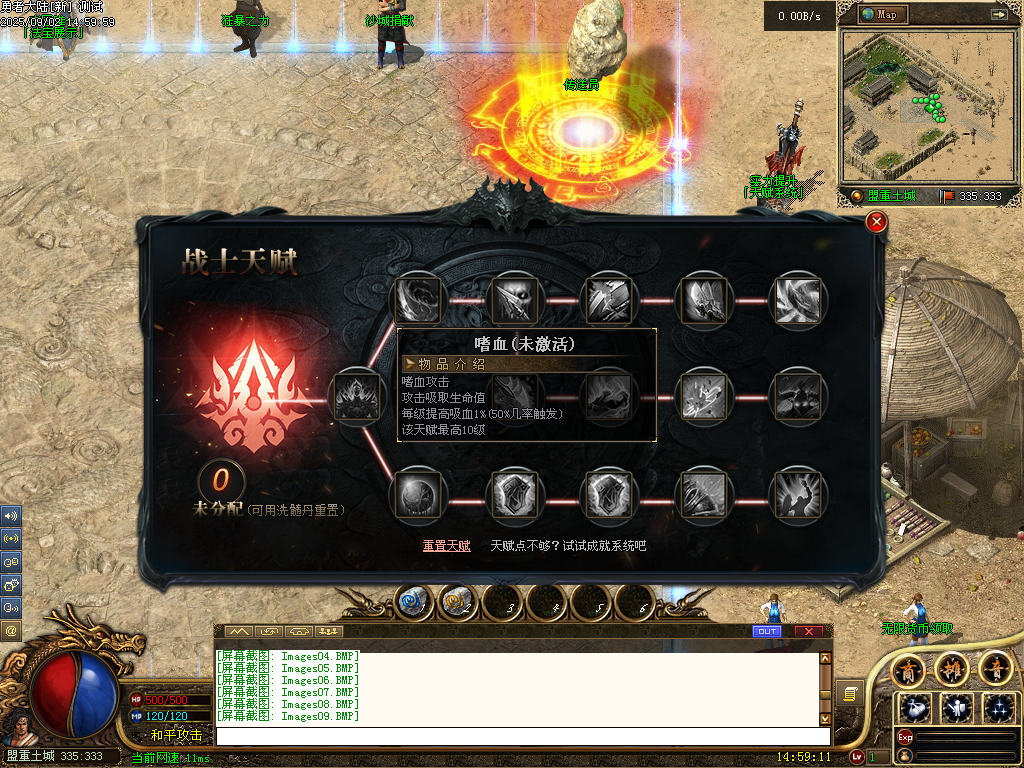Open the yellow scroll icon beside chat
The height and width of the screenshot is (768, 1024).
(850, 694)
